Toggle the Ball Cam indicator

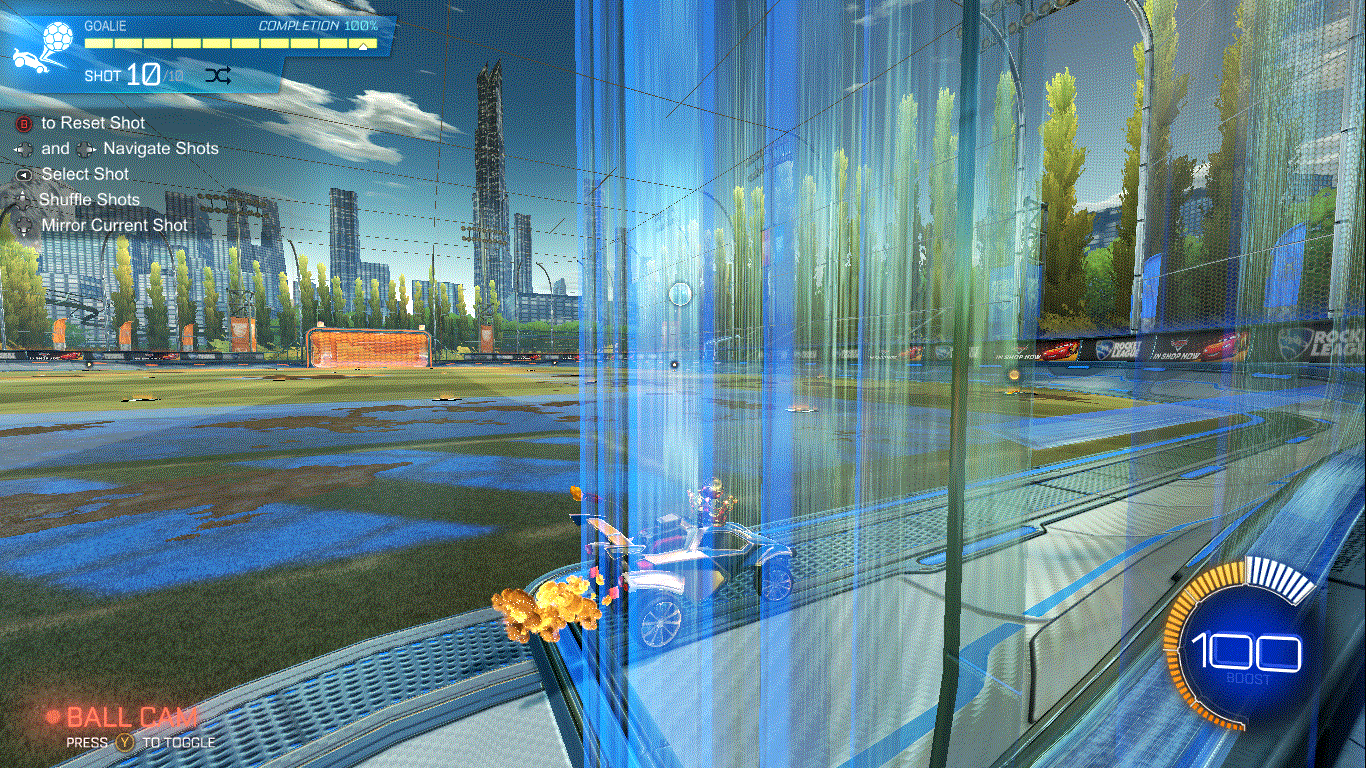coord(123,717)
